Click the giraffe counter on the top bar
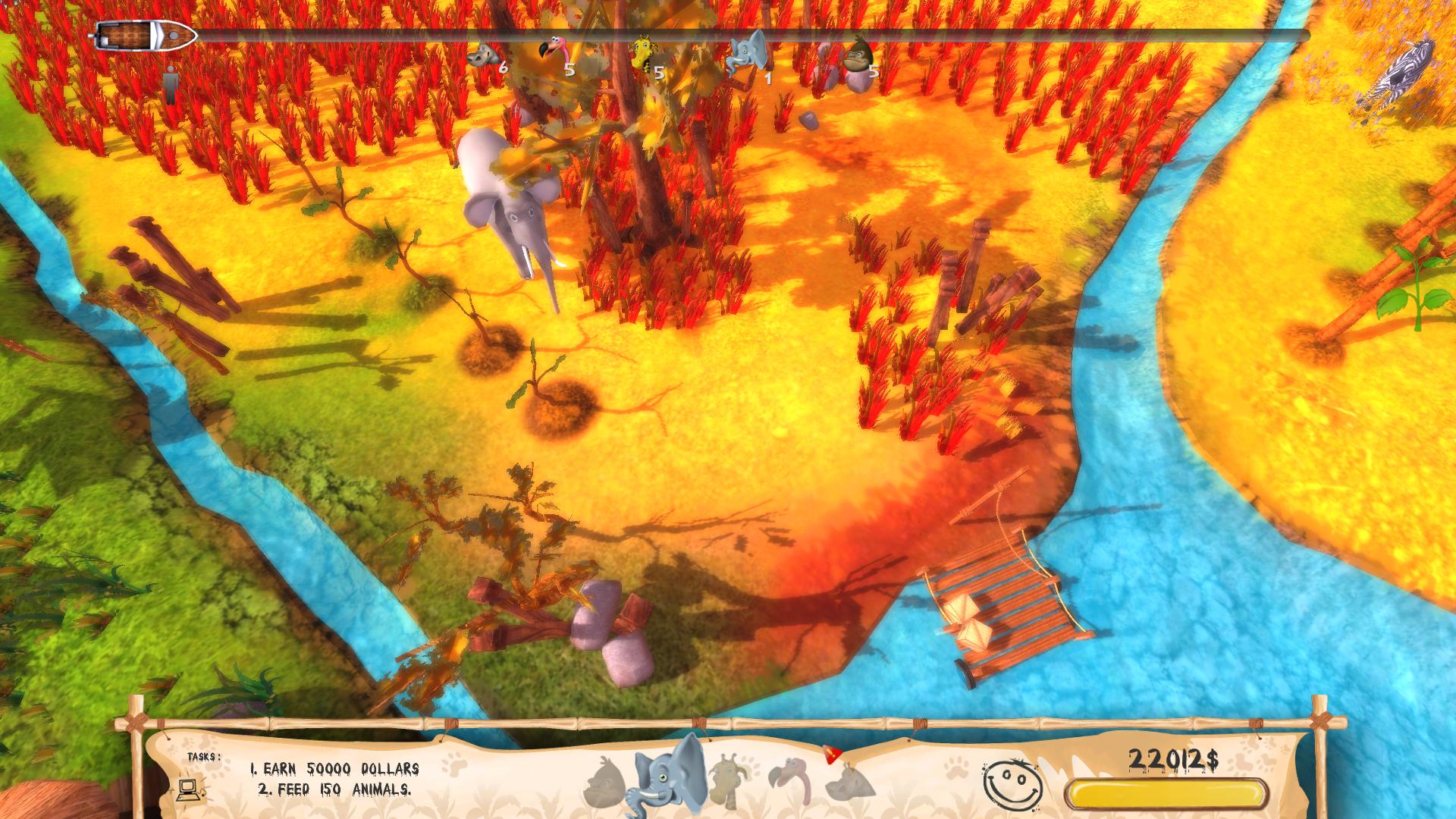1456x819 pixels. tap(645, 57)
